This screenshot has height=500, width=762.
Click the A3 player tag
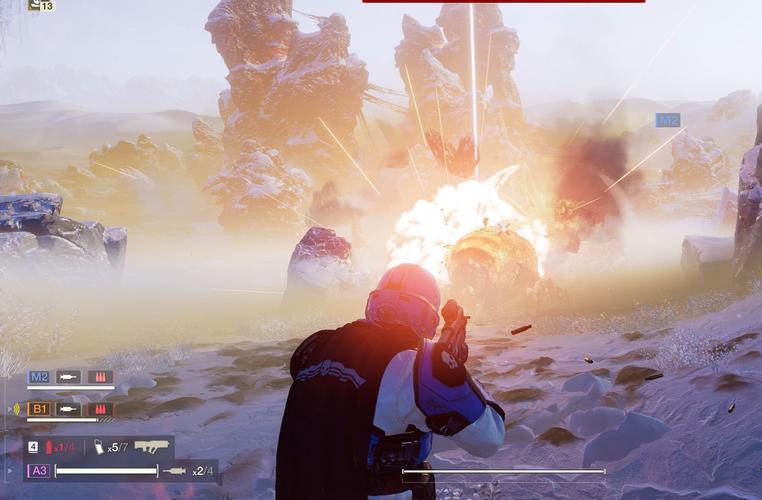point(39,470)
